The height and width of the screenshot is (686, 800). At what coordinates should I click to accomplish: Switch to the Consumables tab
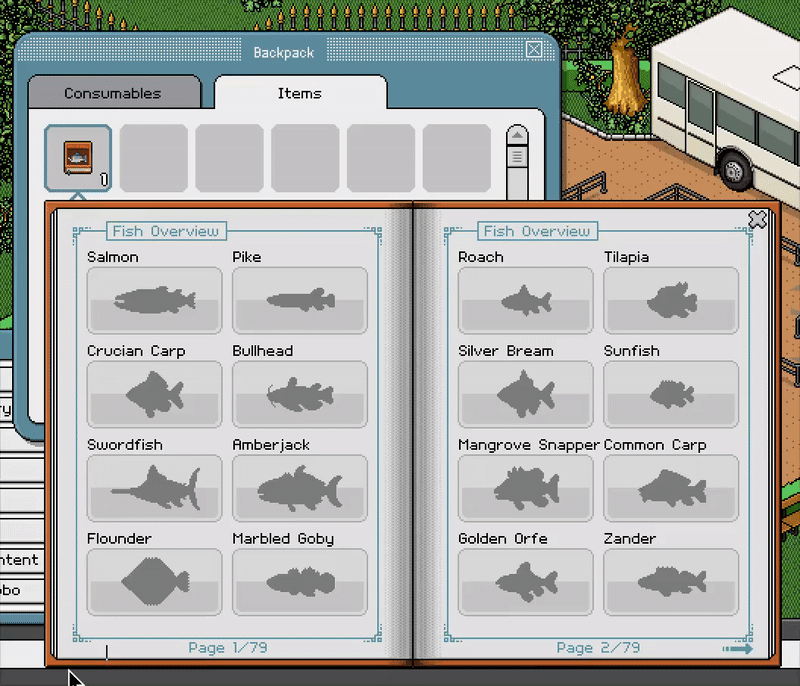click(x=112, y=93)
